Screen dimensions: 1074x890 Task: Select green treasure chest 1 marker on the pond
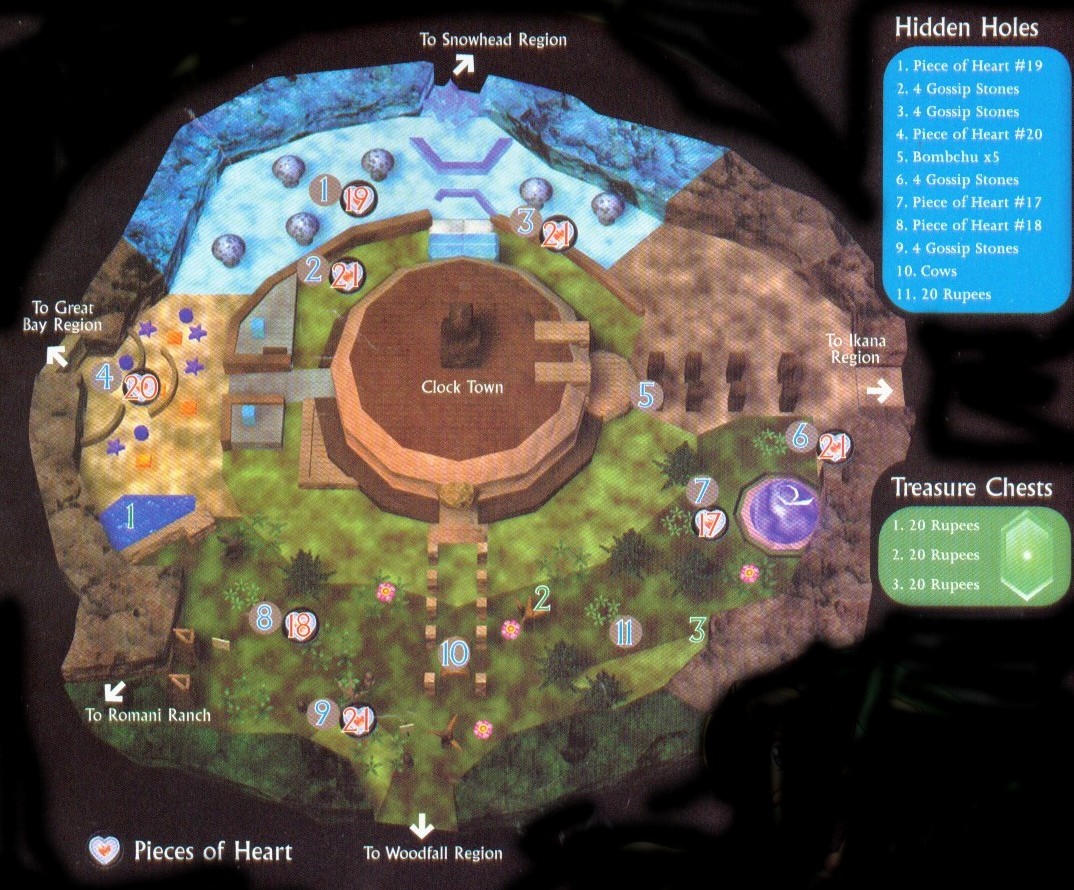pyautogui.click(x=127, y=516)
